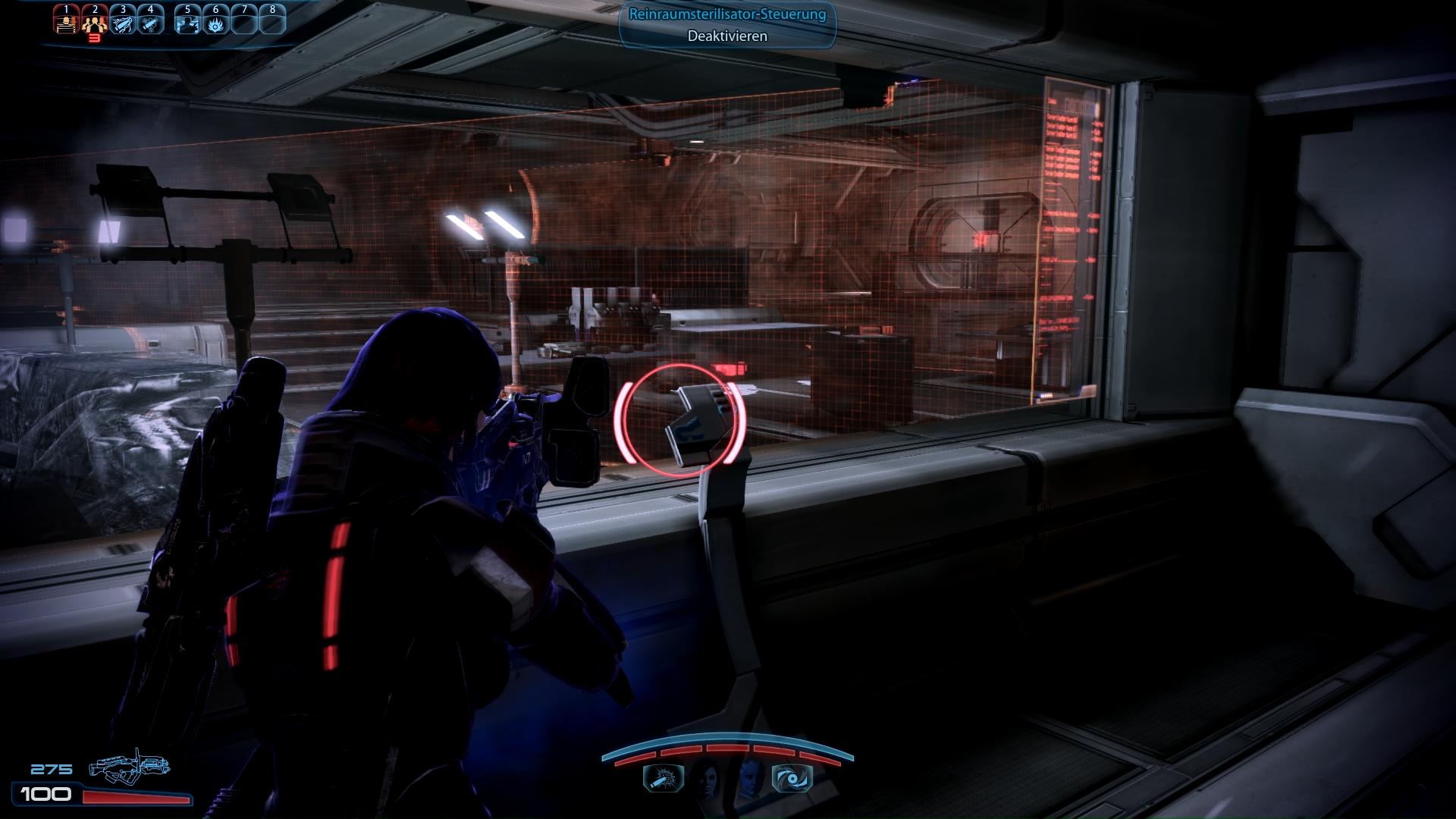The width and height of the screenshot is (1456, 819).
Task: Choose the Deaktivieren prompt for Reinraumsterilisator-Steuerung
Action: click(727, 36)
